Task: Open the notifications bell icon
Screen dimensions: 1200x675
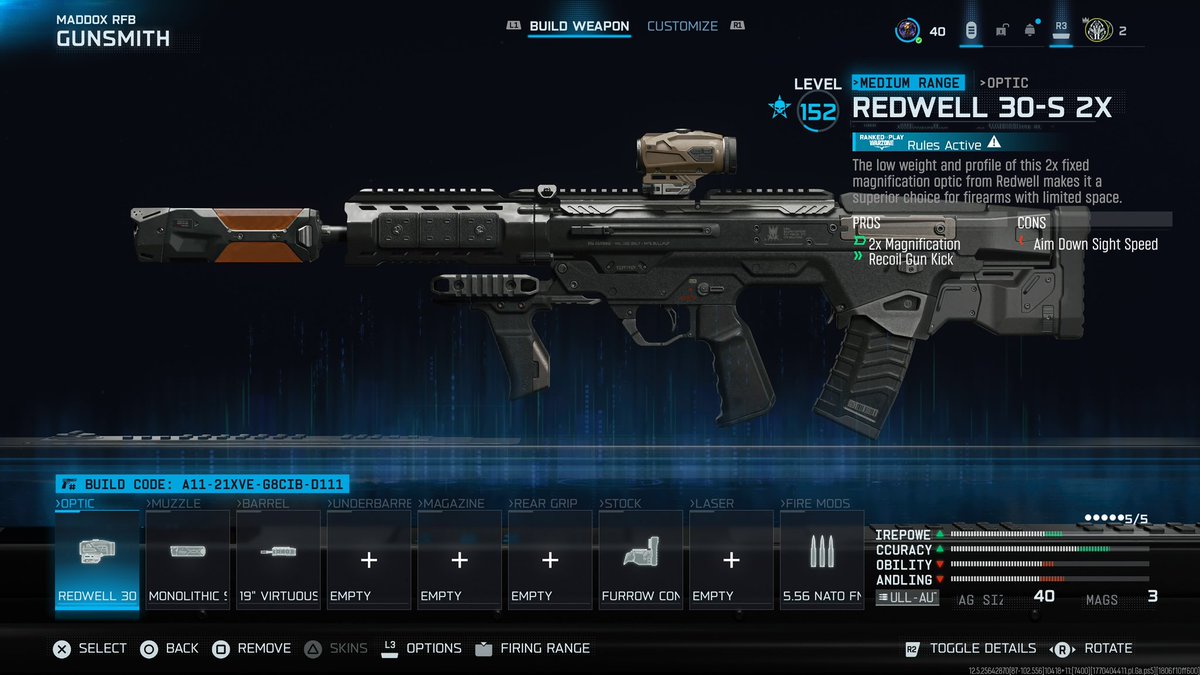Action: tap(1029, 31)
